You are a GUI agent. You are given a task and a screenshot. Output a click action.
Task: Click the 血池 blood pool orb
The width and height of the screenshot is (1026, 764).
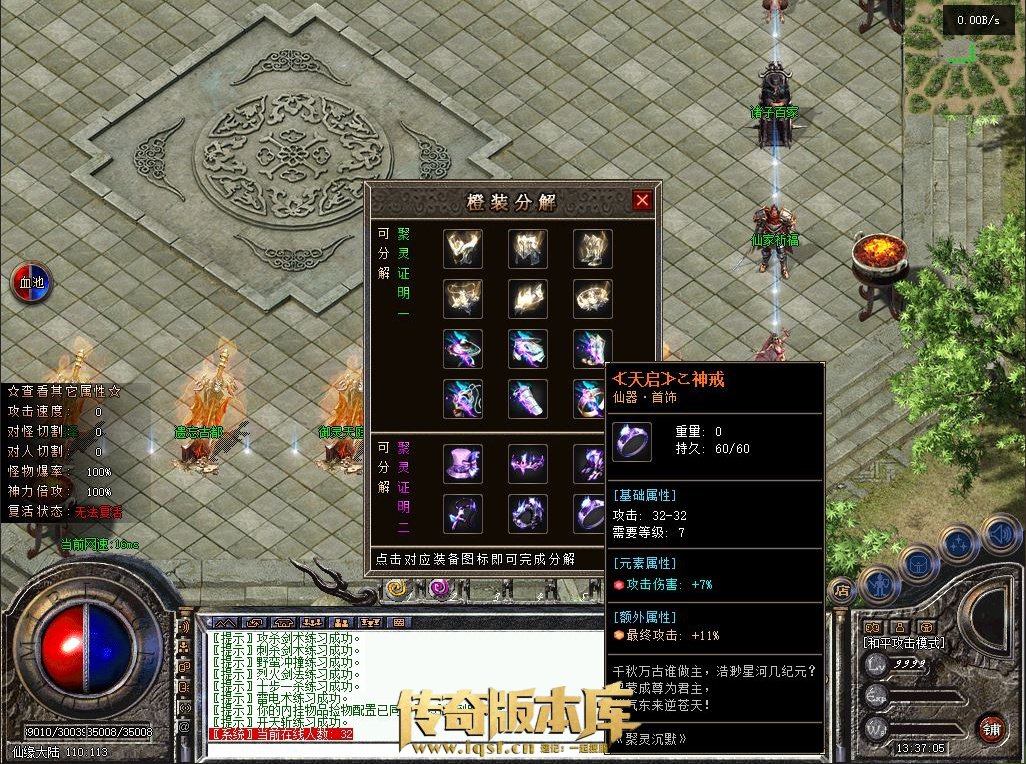[x=32, y=282]
